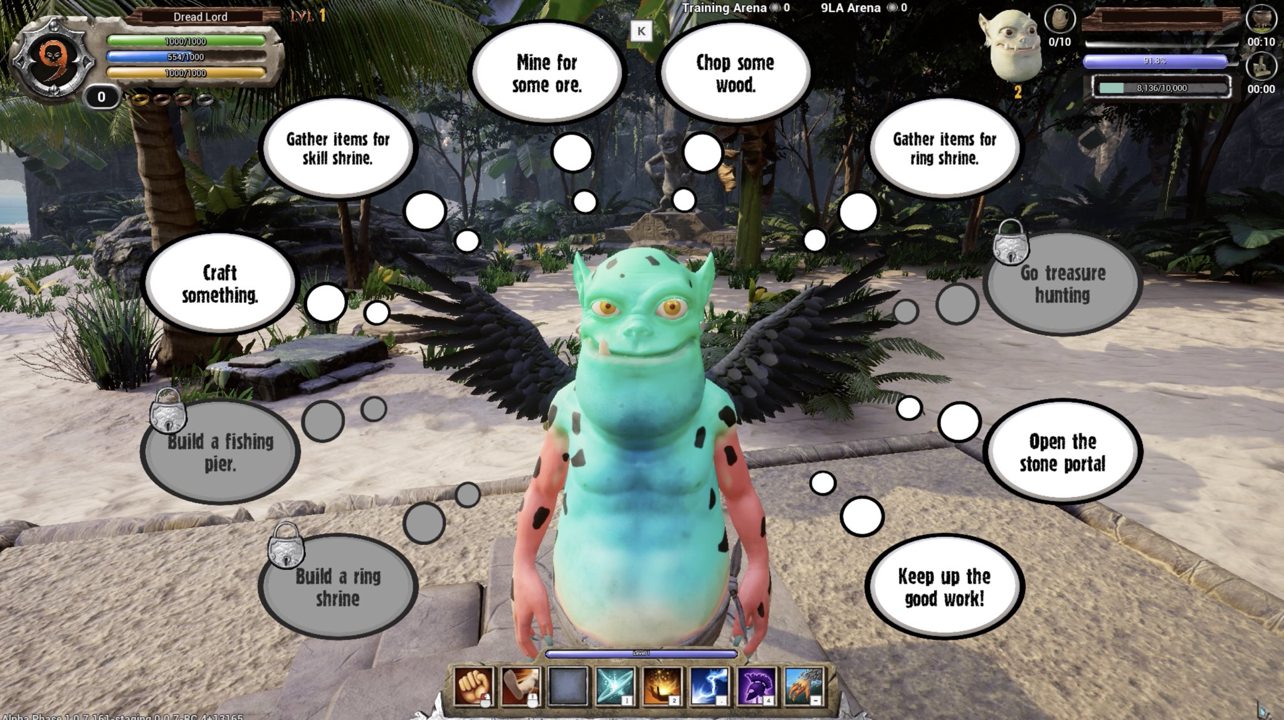Pick "Gather items for ring shrine" option
This screenshot has height=720, width=1284.
pyautogui.click(x=944, y=149)
